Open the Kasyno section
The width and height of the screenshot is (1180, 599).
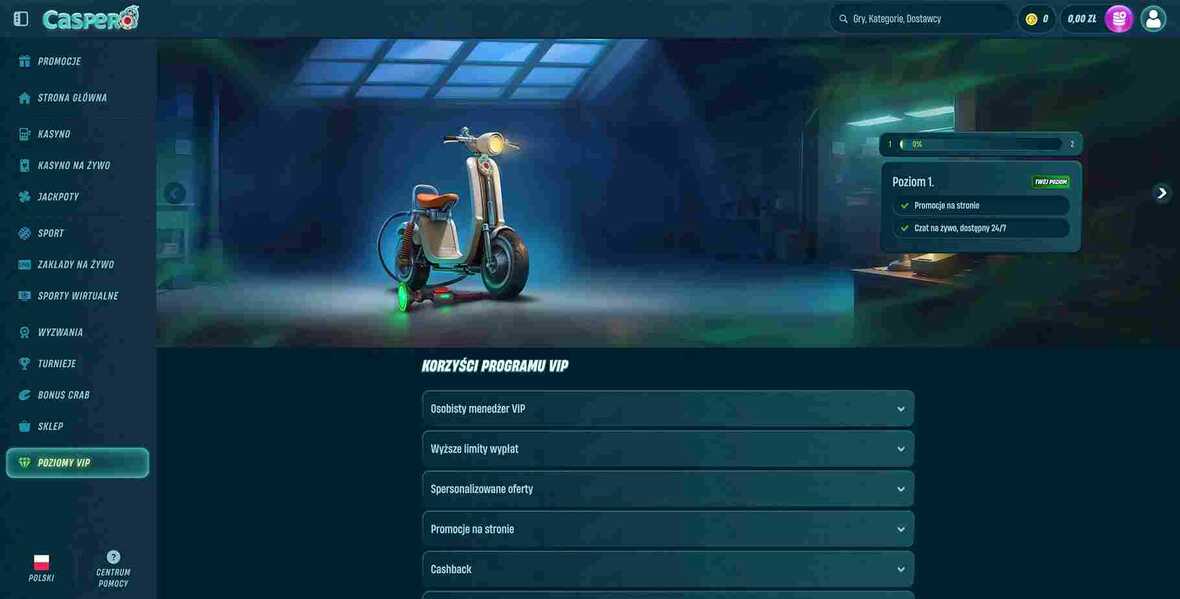pyautogui.click(x=54, y=134)
